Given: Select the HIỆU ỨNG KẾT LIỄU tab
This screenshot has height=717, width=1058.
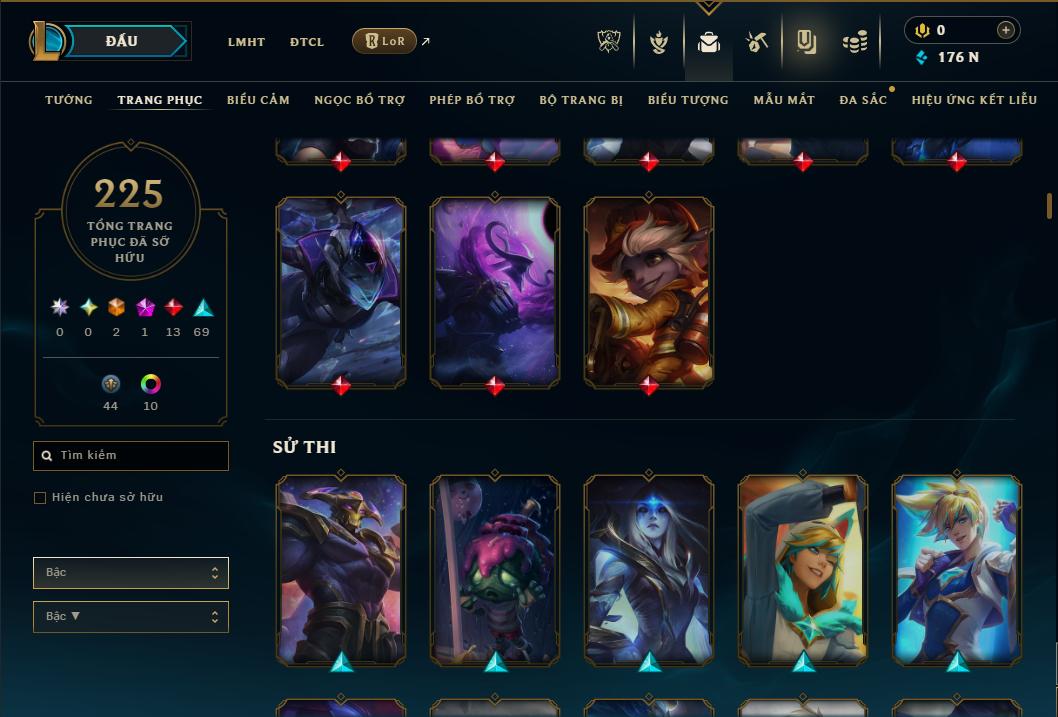Looking at the screenshot, I should coord(974,100).
